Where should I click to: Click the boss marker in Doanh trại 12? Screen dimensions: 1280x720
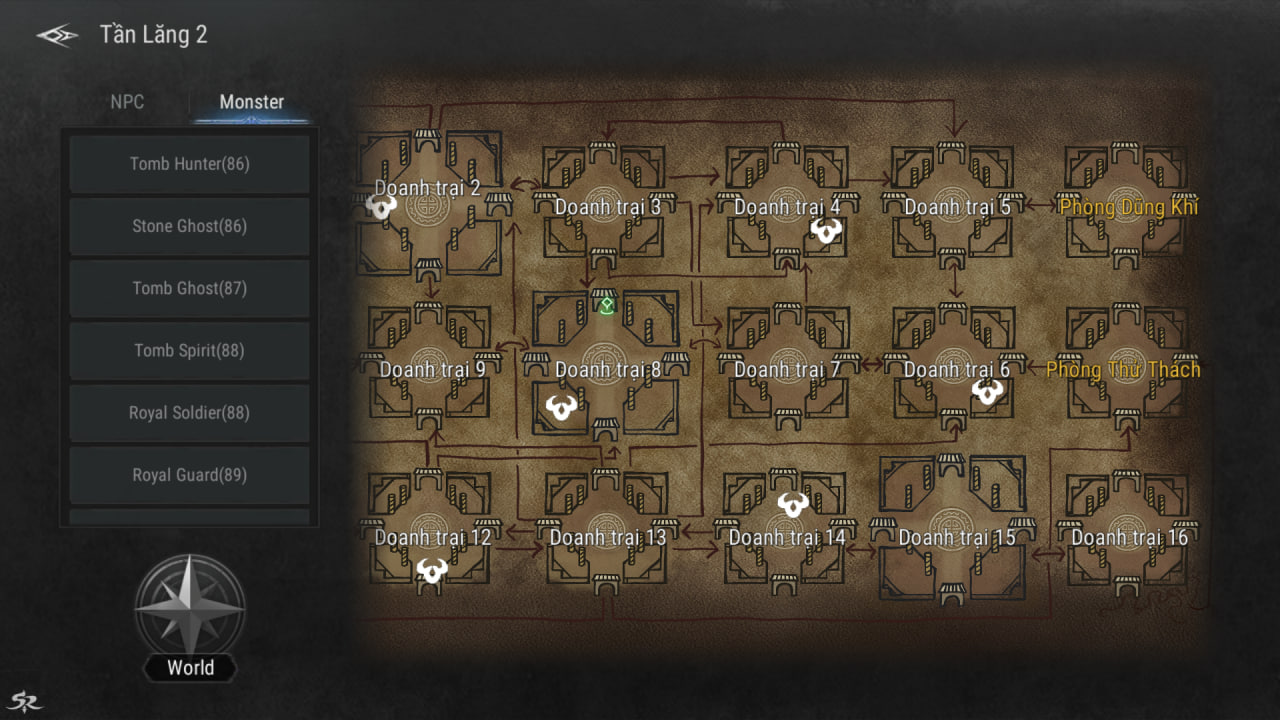432,571
